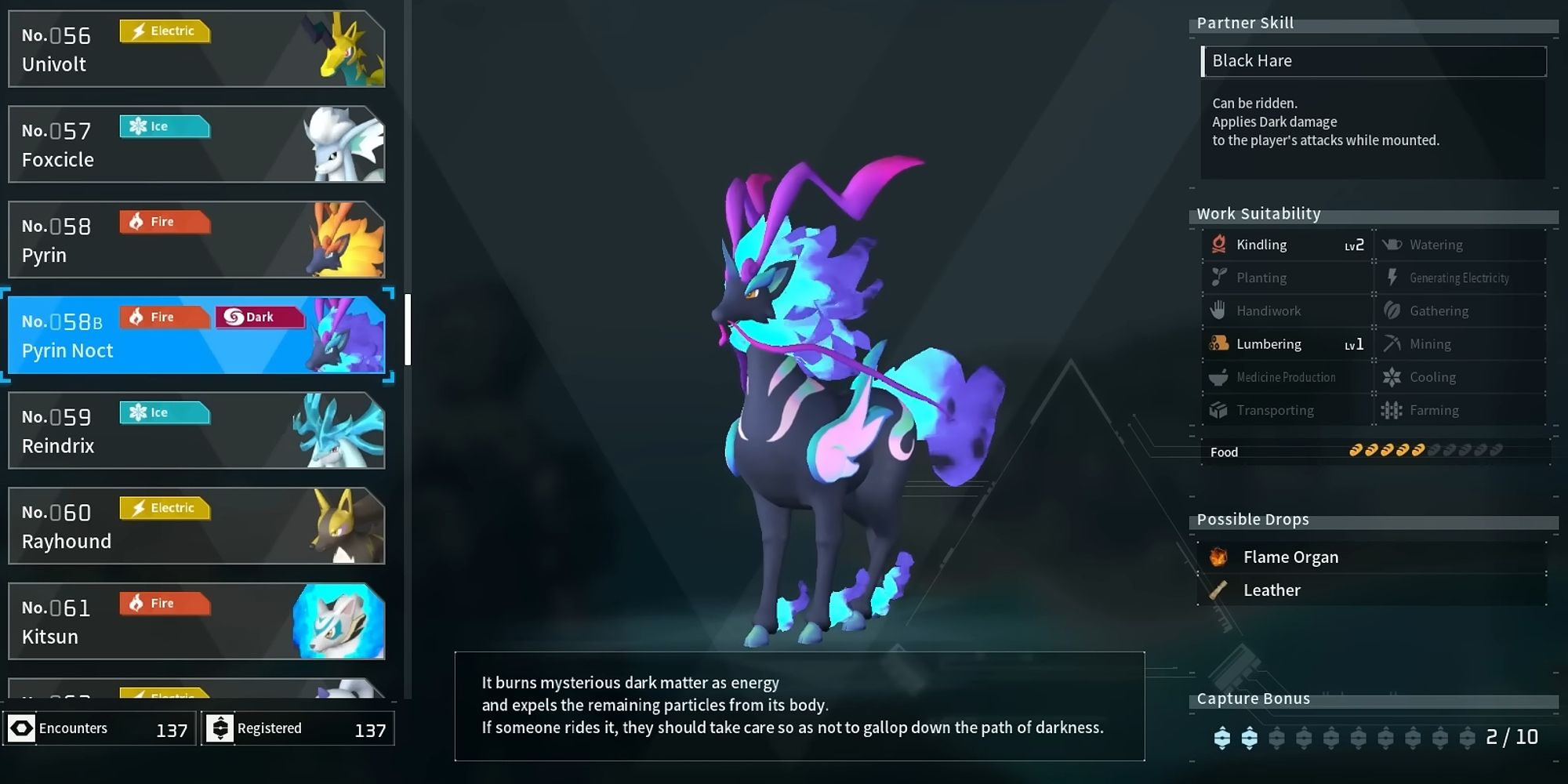1568x784 pixels.
Task: Select the Kindling work suitability icon
Action: tap(1218, 244)
